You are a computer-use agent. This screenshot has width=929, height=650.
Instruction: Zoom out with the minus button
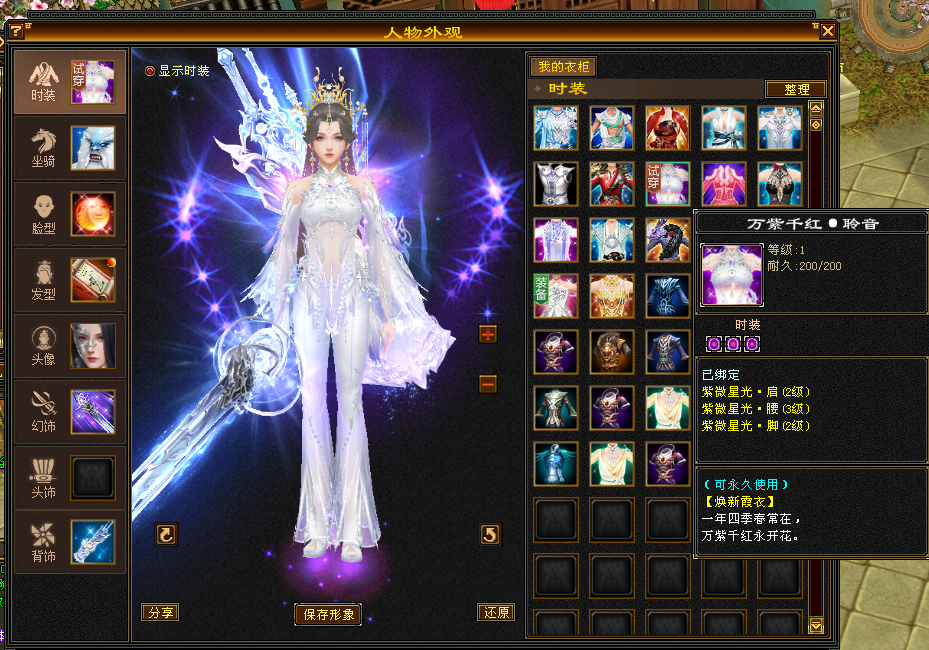pos(488,383)
